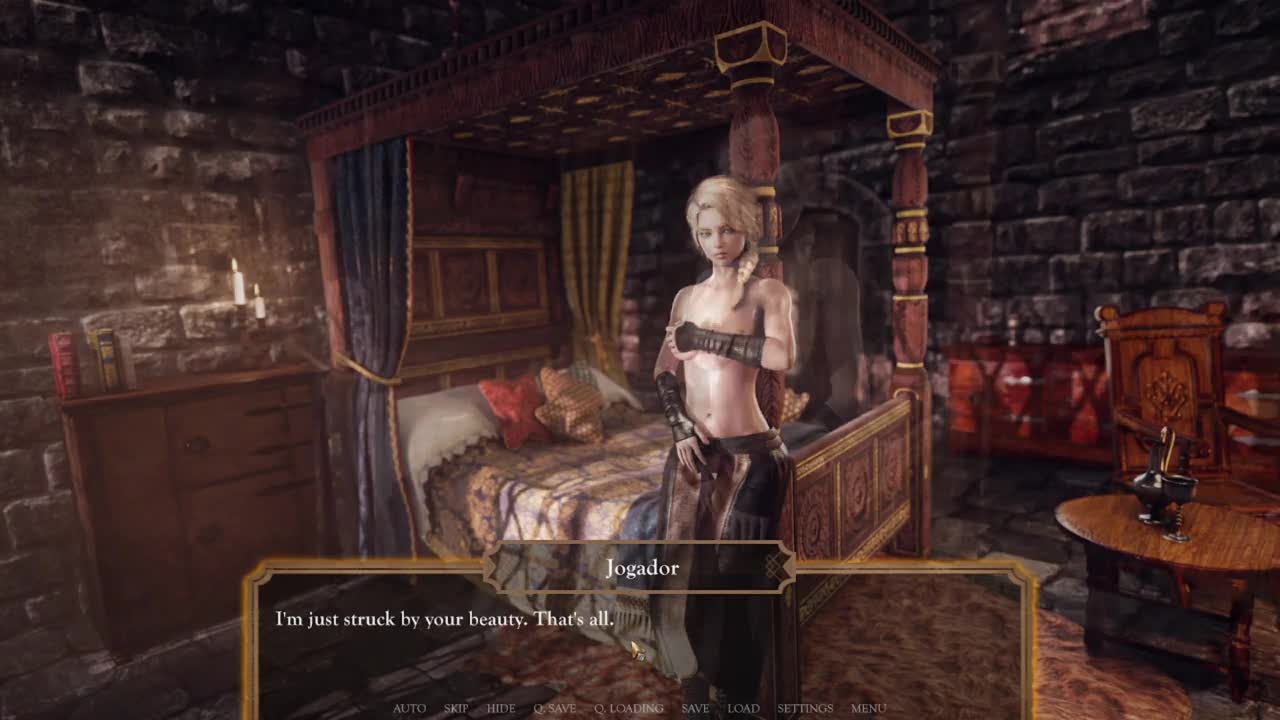Skip through the dialogue

(x=456, y=708)
